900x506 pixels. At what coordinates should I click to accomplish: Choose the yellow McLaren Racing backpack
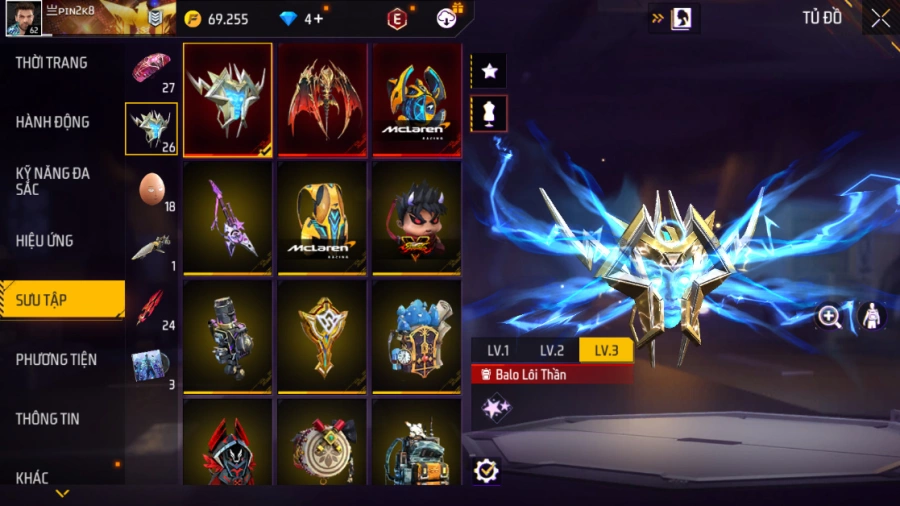coord(323,216)
